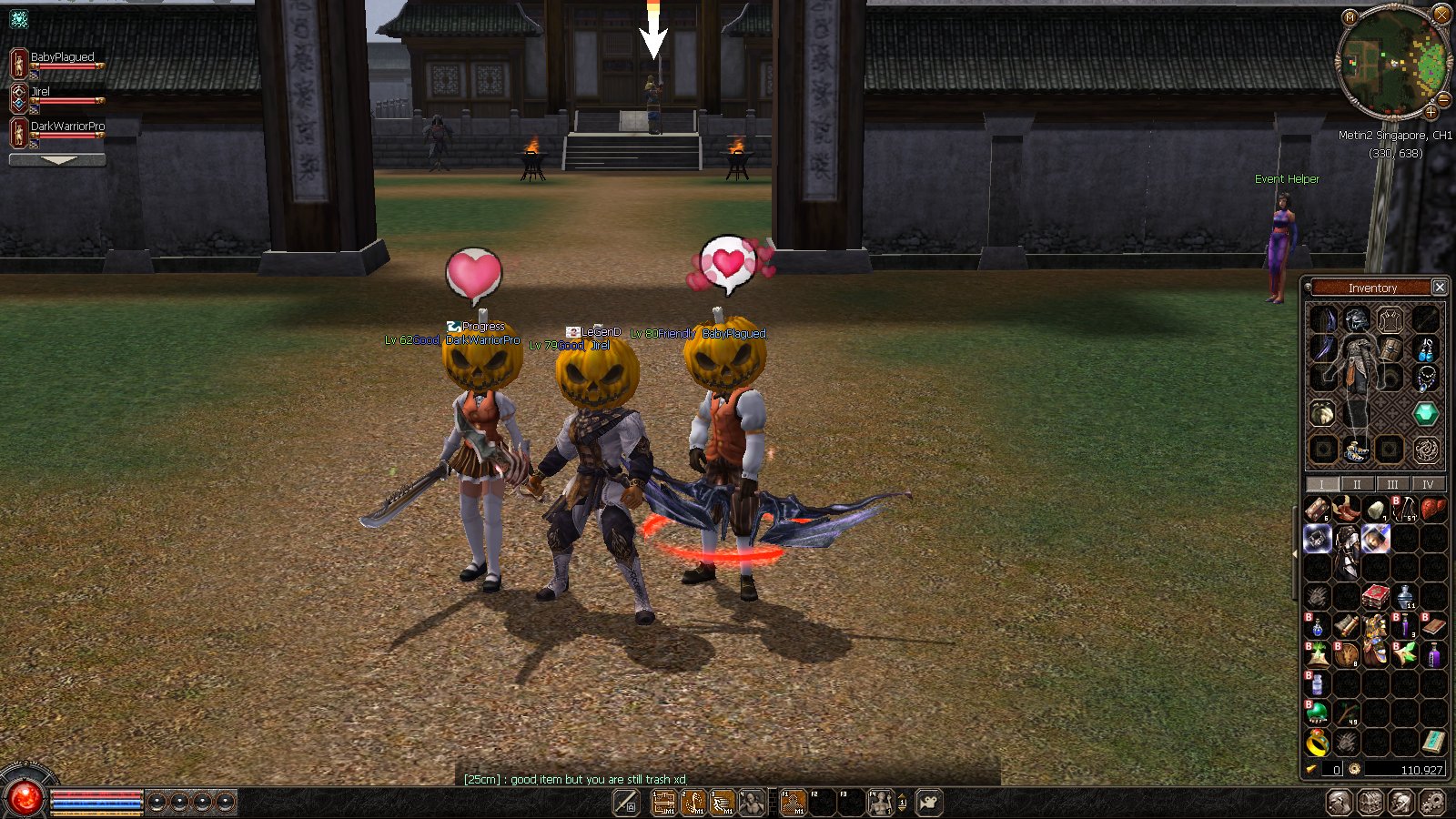The height and width of the screenshot is (819, 1456).
Task: Select the red spellbook inventory item
Action: (1375, 597)
